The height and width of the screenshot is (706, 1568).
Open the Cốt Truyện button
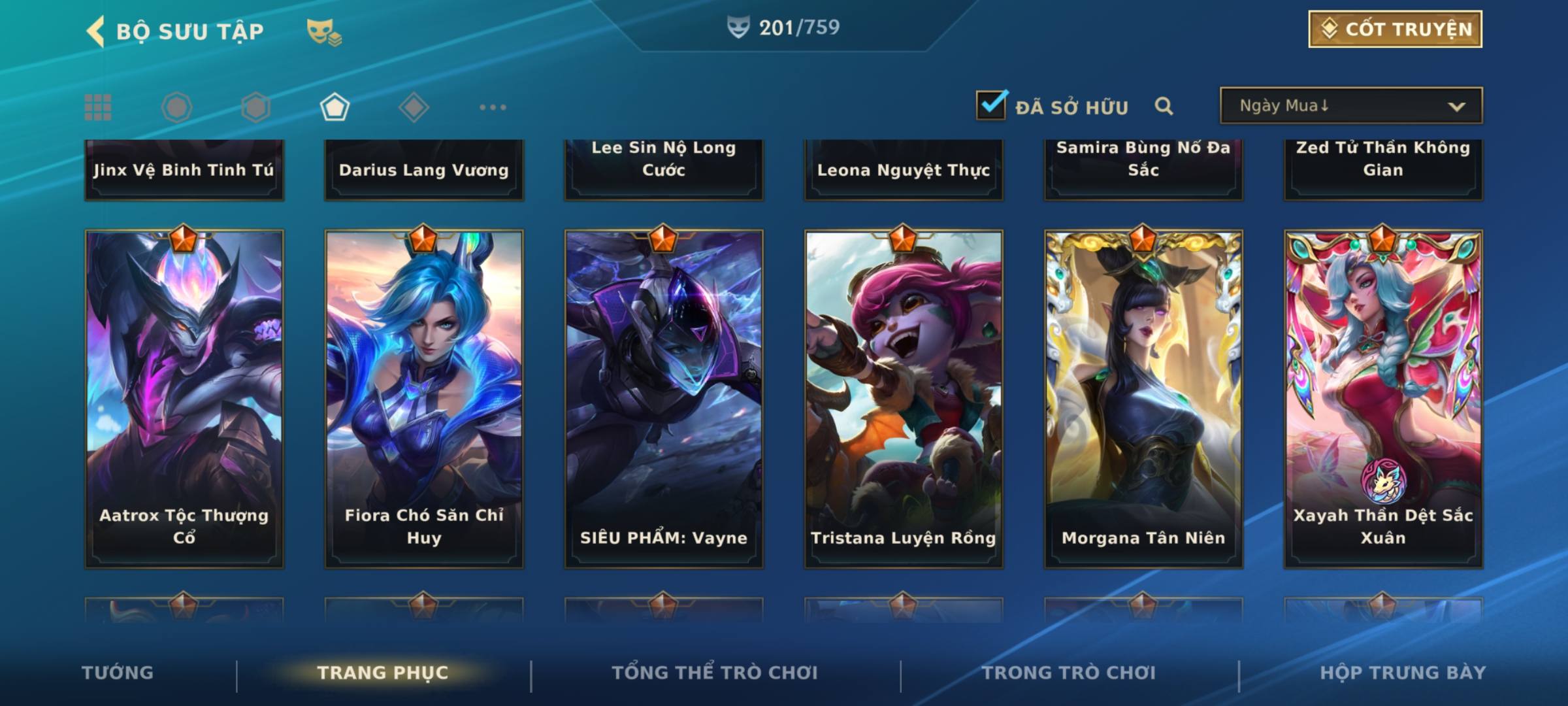coord(1395,29)
